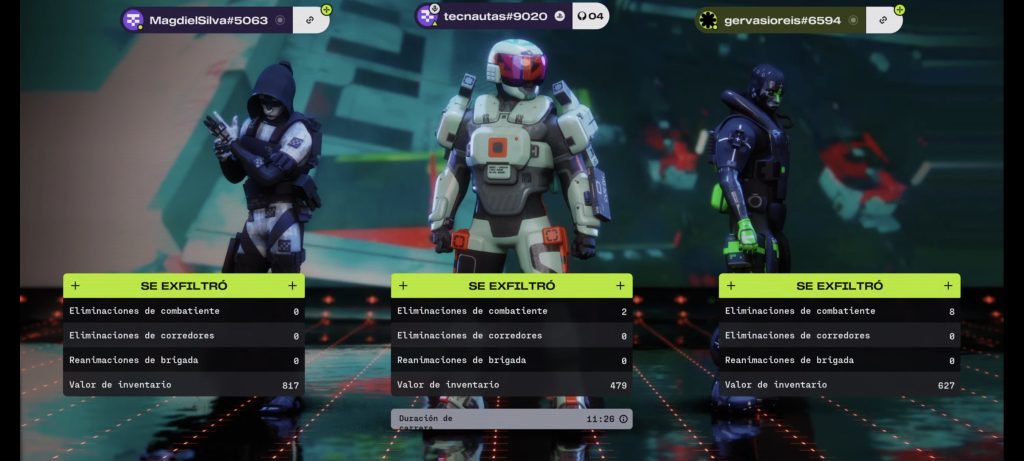The height and width of the screenshot is (461, 1024).
Task: Expand gervasioreis' SE EXFILTRÓ results header
Action: pos(839,286)
